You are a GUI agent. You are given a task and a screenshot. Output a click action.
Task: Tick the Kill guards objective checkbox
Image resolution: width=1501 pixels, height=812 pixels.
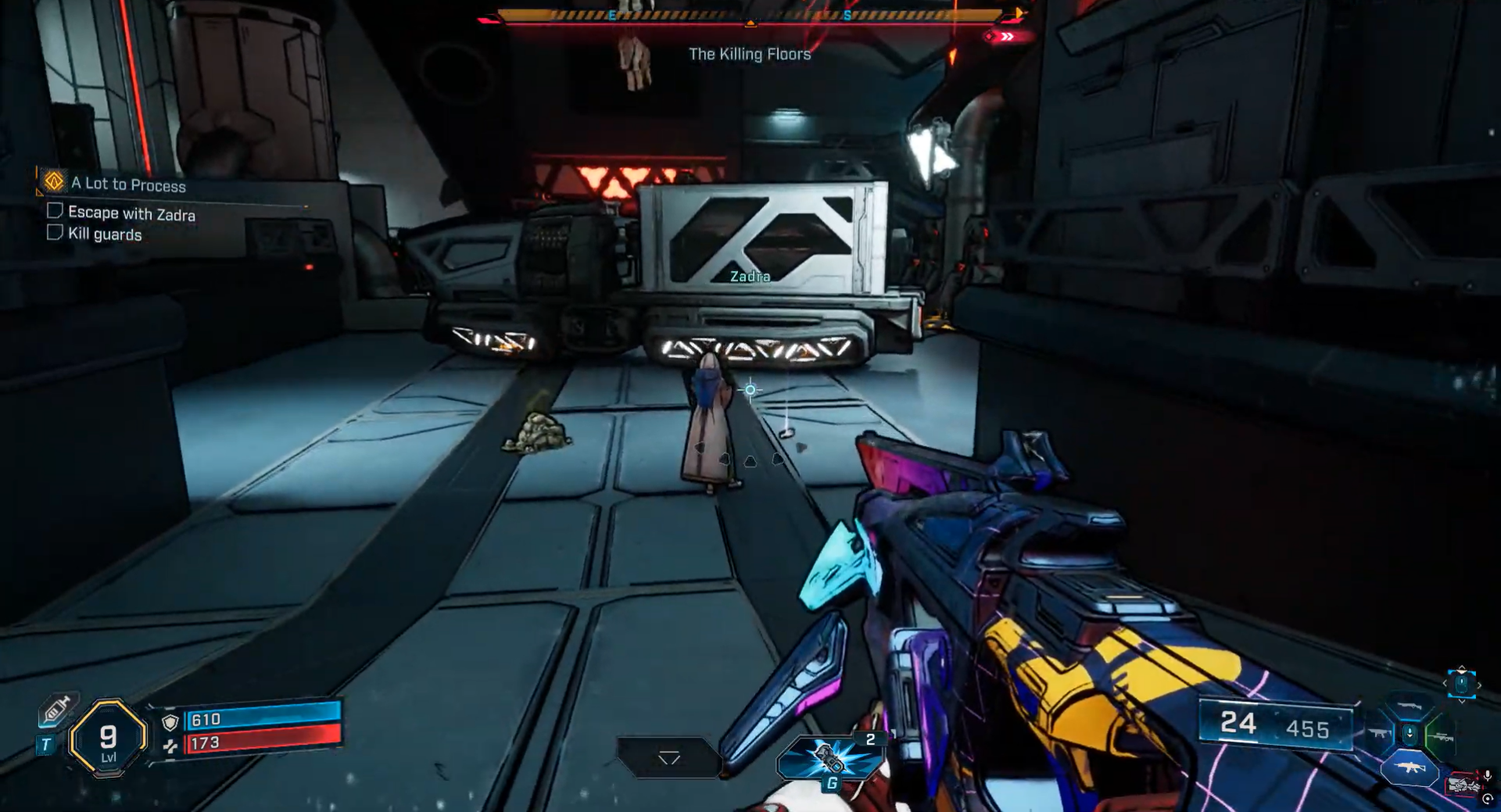[x=55, y=232]
